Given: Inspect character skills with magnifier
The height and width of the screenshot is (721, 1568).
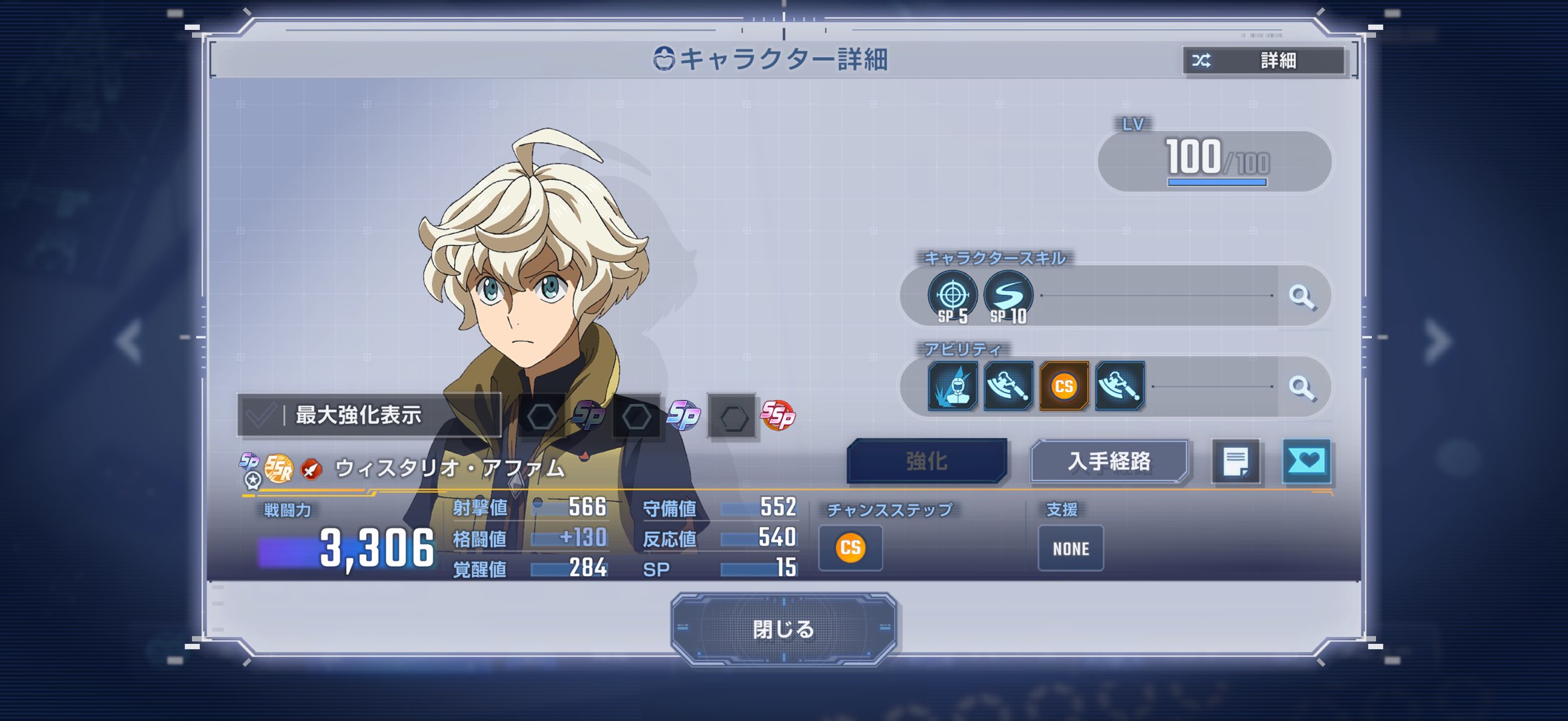Looking at the screenshot, I should tap(1302, 296).
